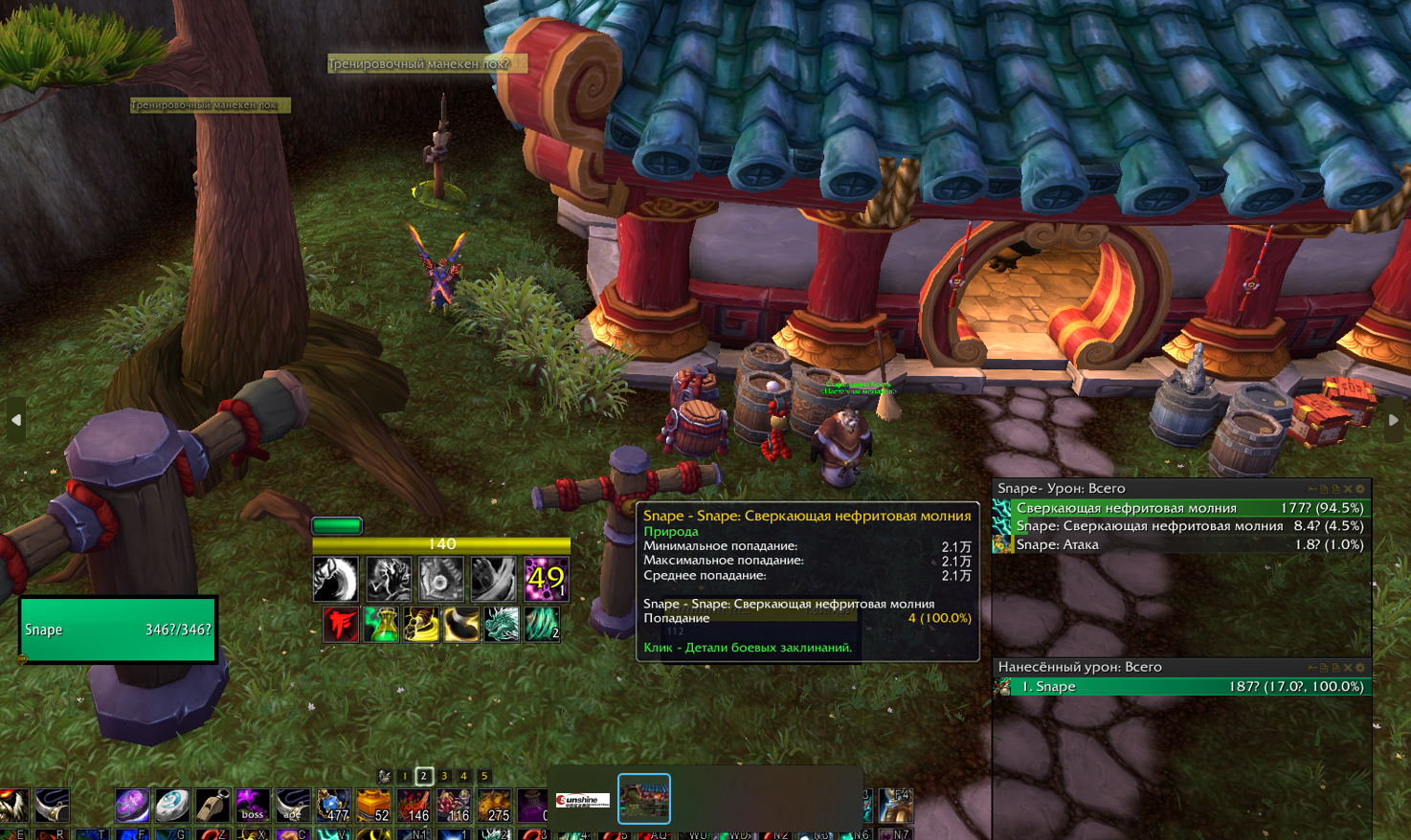1411x840 pixels.
Task: Use the wooden whistle hotbar item
Action: [213, 806]
